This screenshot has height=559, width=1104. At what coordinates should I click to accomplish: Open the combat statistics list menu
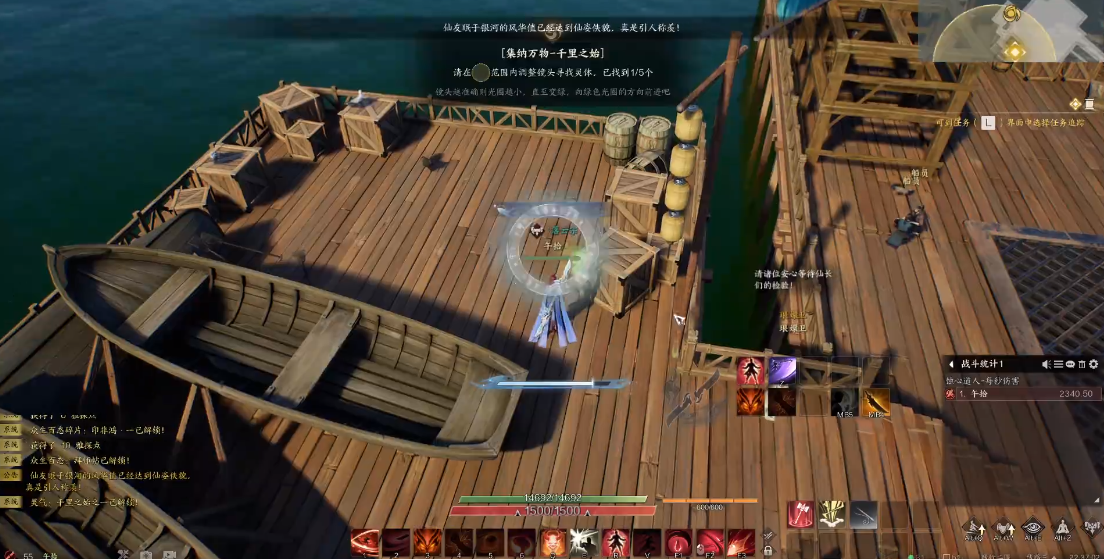pyautogui.click(x=1058, y=364)
